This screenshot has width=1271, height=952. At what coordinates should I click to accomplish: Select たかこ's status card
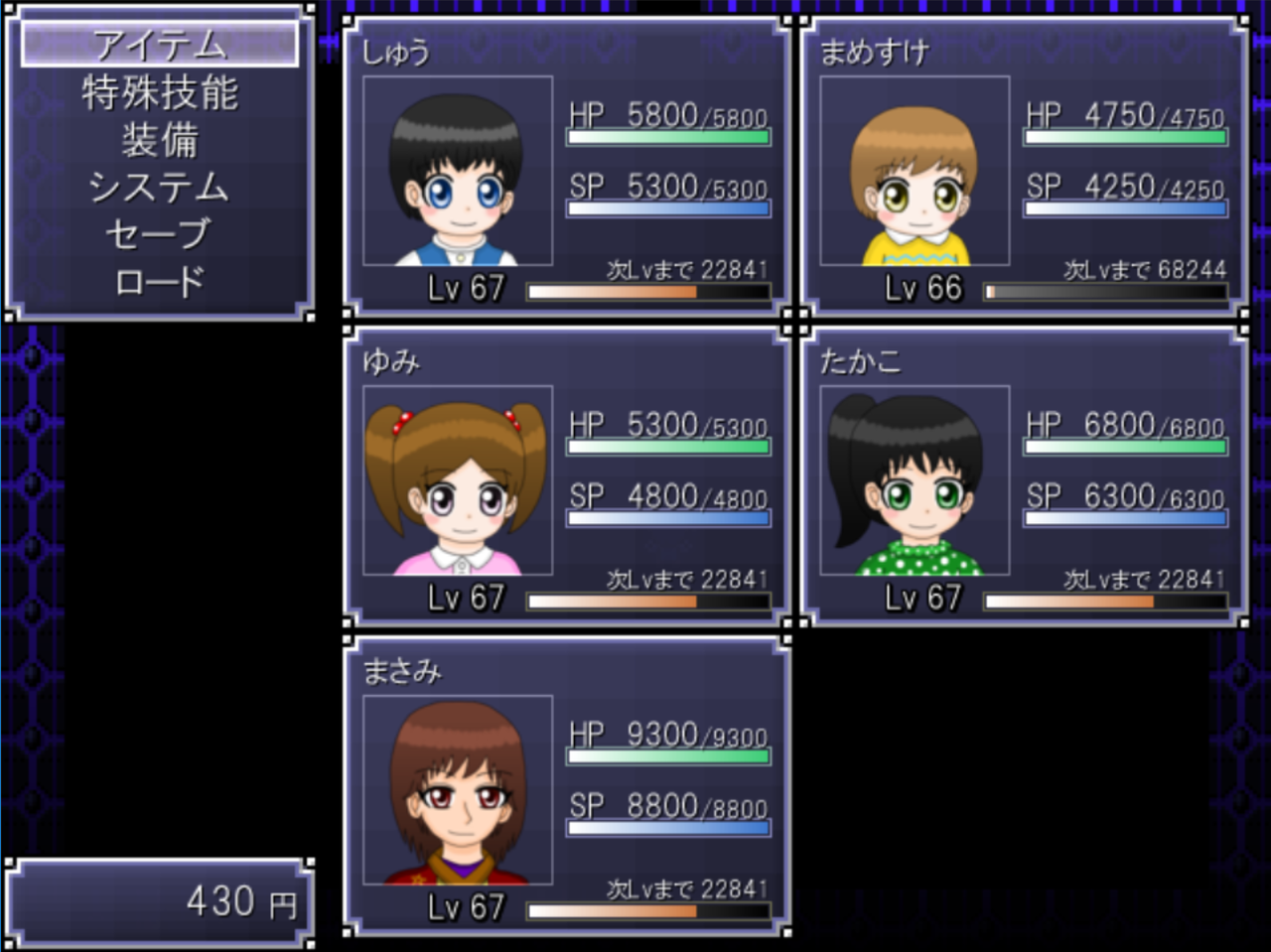[1023, 476]
